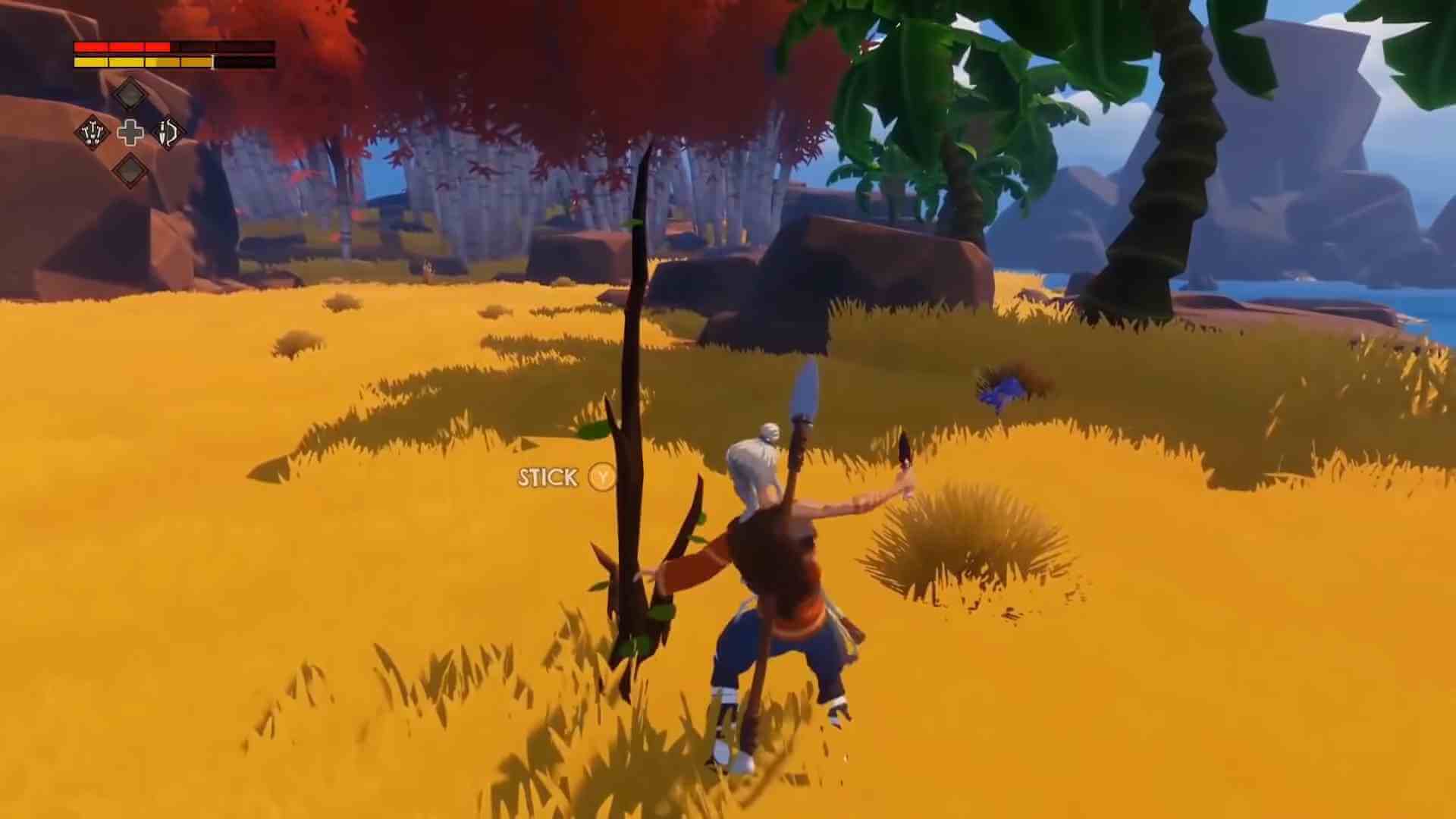The image size is (1456, 819).
Task: Click the STICK pickup prompt text
Action: click(x=548, y=478)
